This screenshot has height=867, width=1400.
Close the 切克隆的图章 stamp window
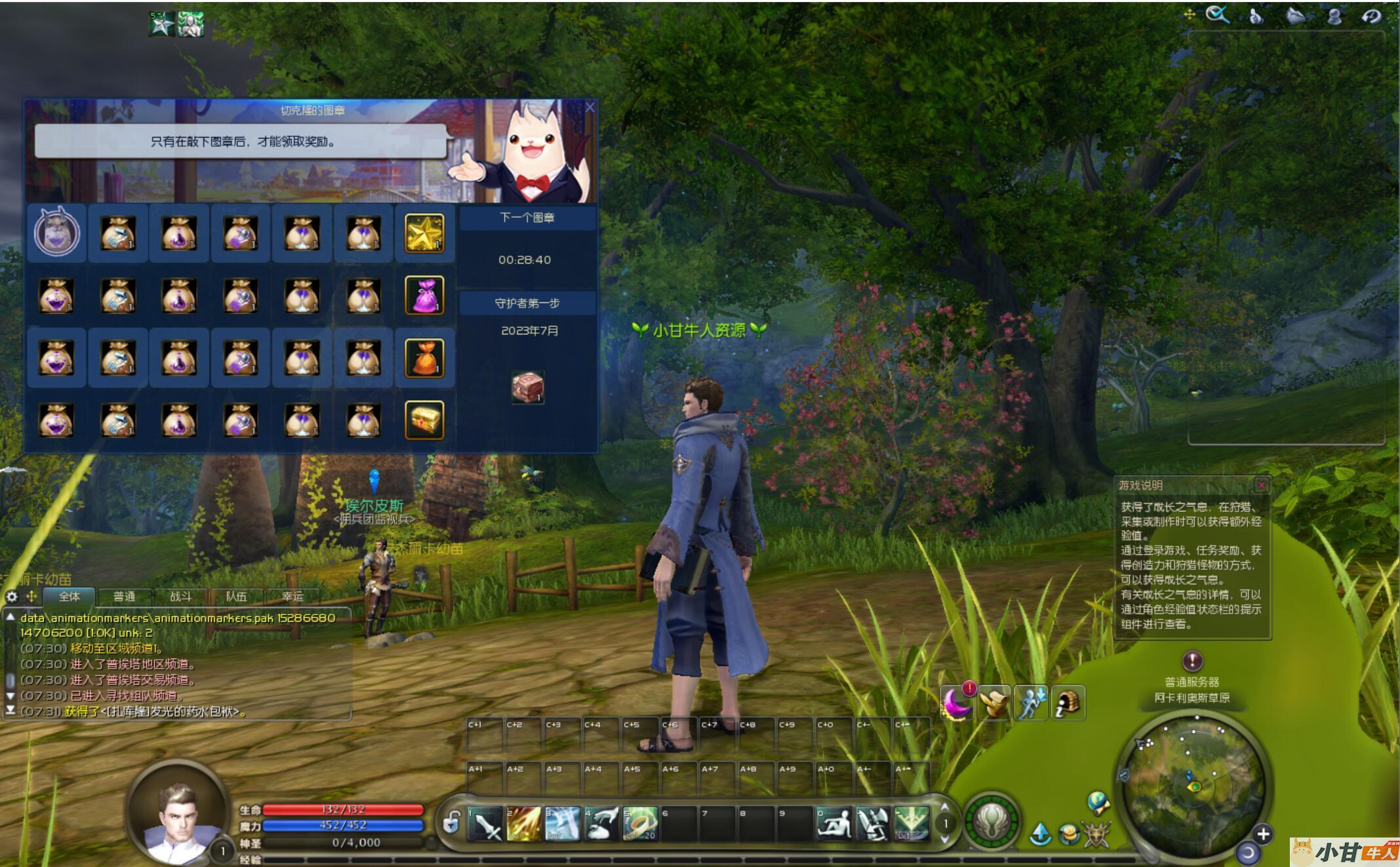coord(590,108)
